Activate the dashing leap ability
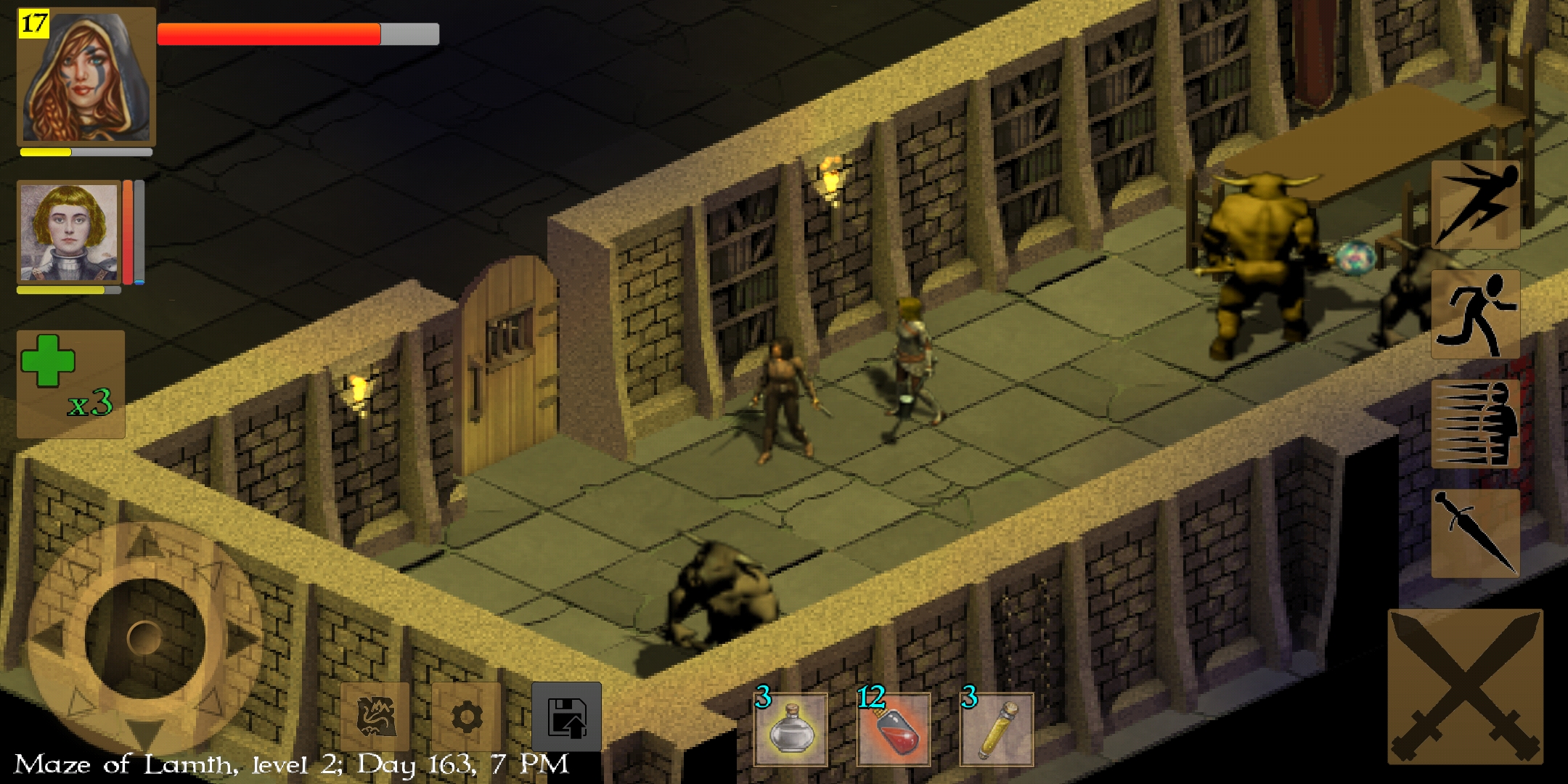 tap(1475, 205)
